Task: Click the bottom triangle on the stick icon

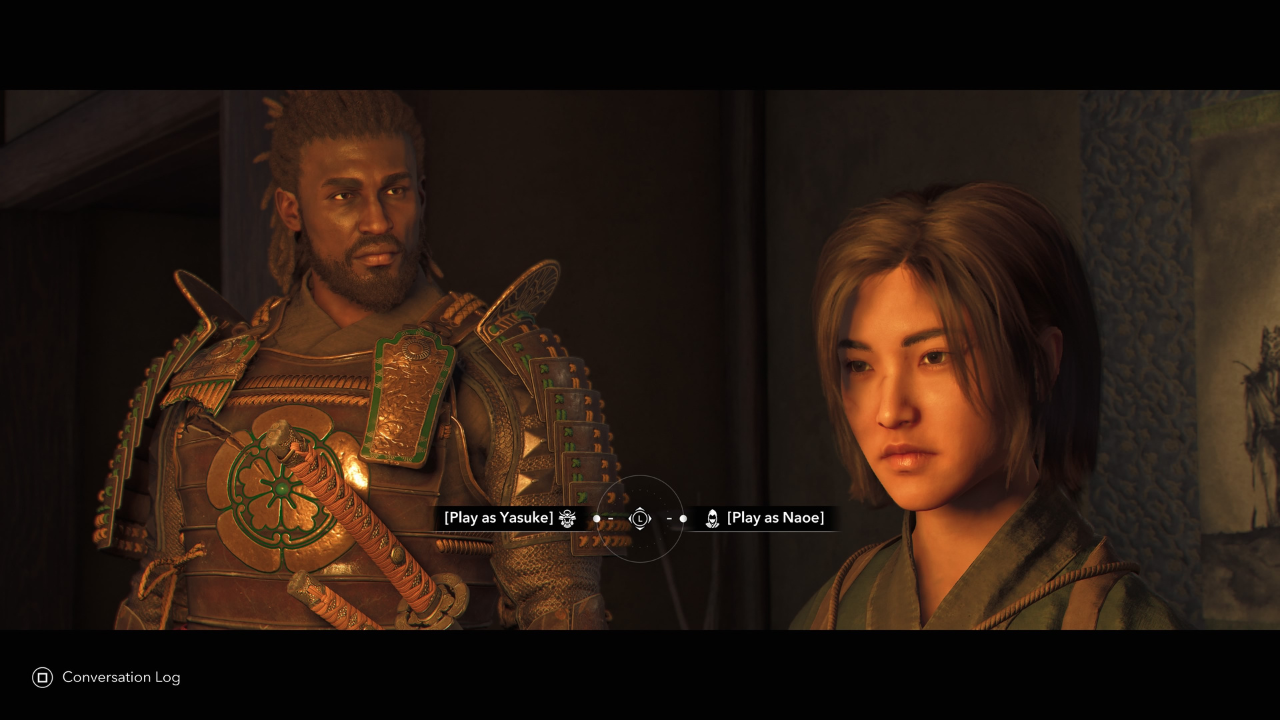Action: 640,528
